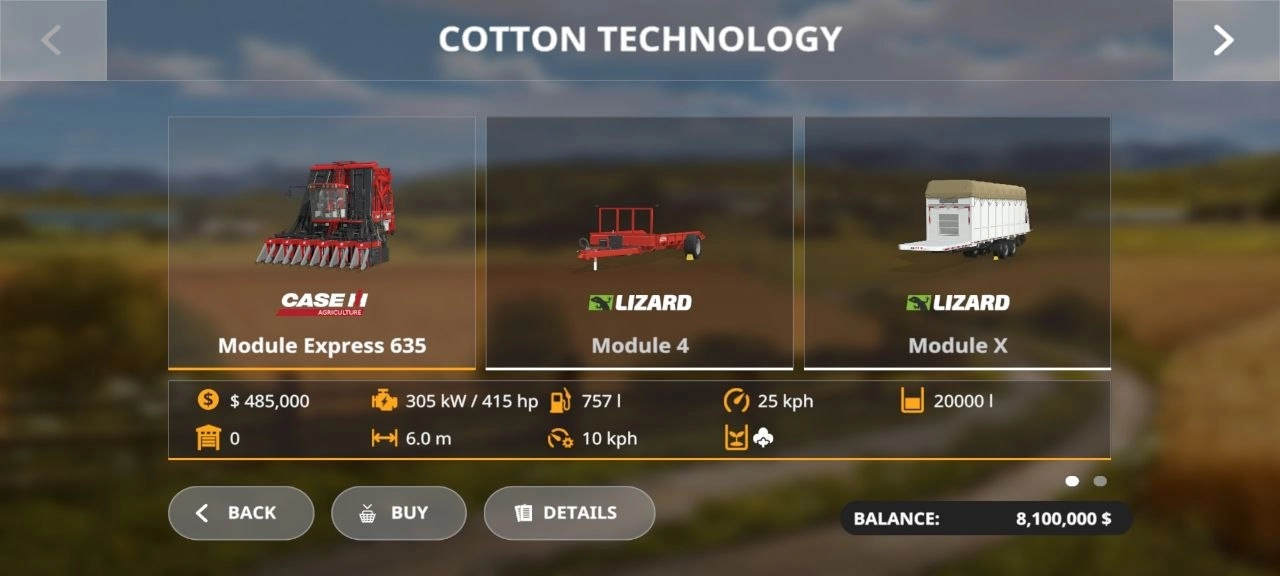The image size is (1280, 576).
Task: Select the Case IH Module Express 635
Action: coord(322,243)
